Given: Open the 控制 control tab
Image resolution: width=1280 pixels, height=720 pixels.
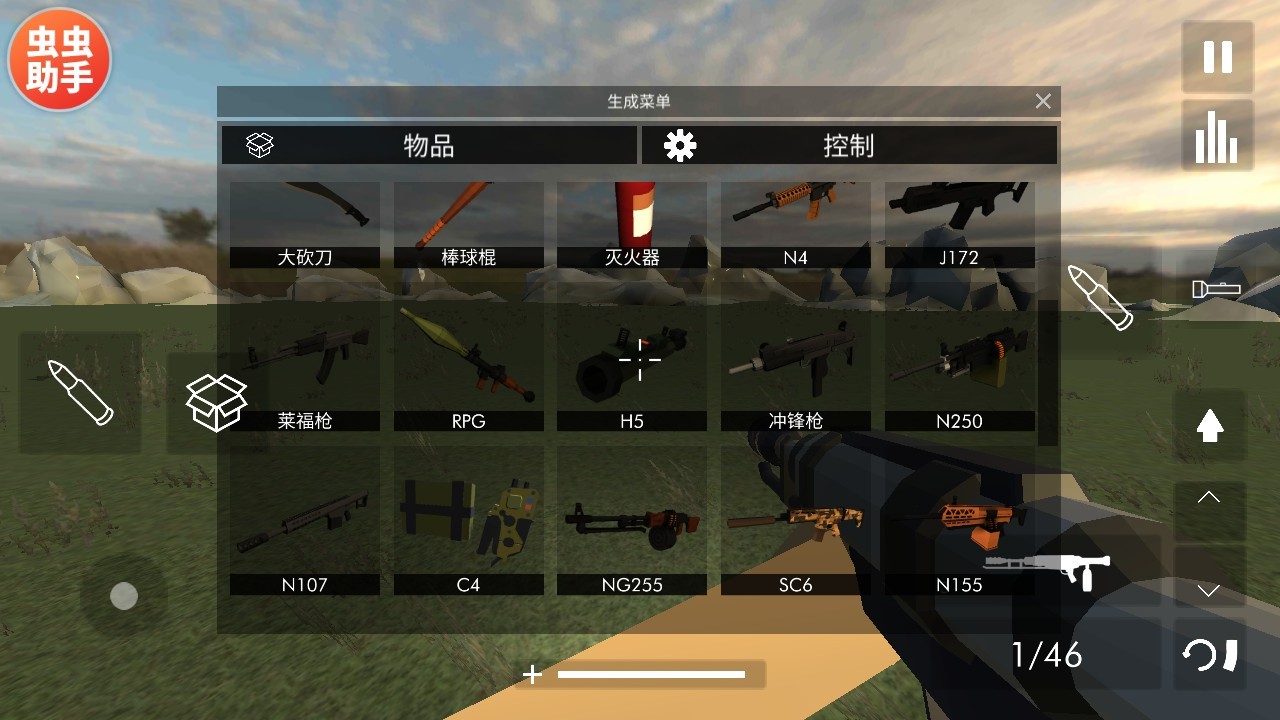Looking at the screenshot, I should pos(848,145).
